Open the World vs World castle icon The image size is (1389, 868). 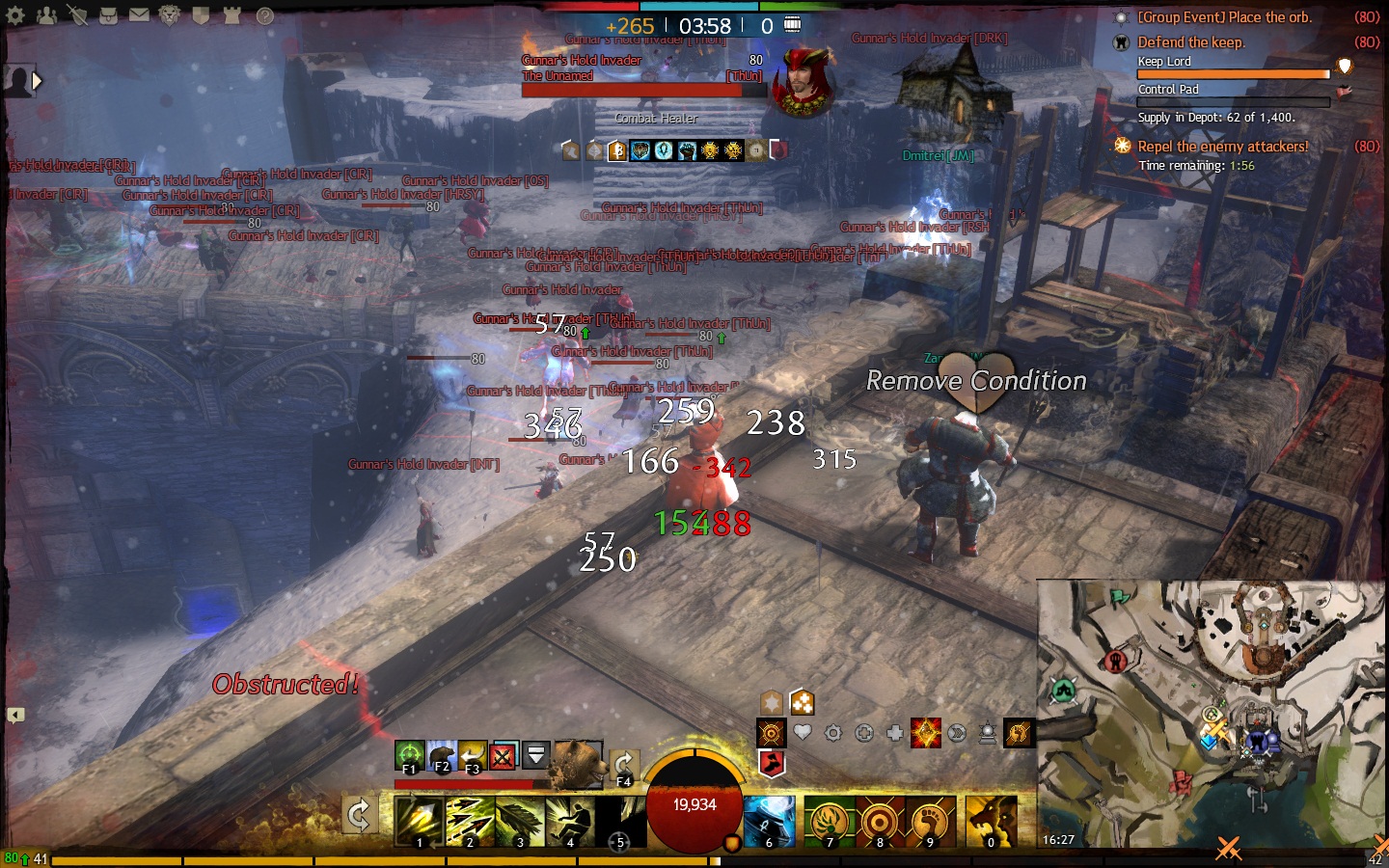231,15
